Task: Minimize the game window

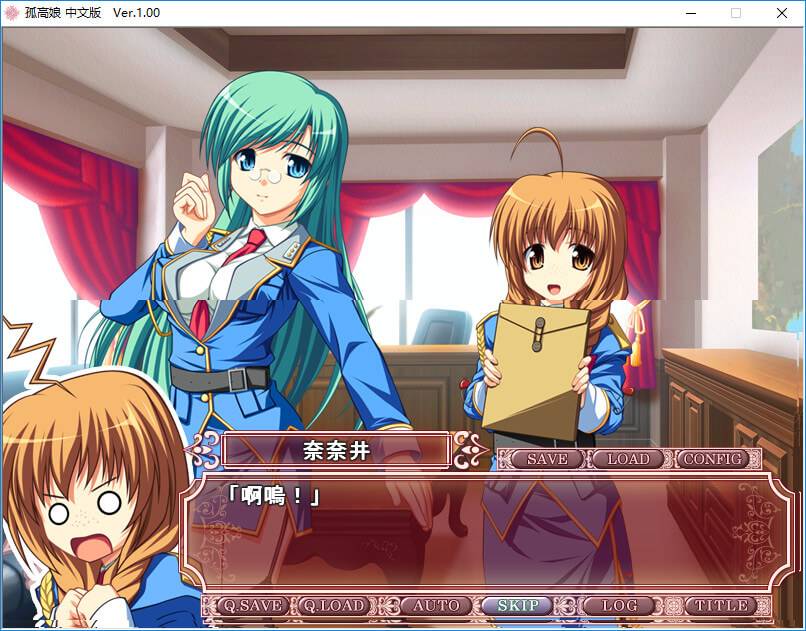Action: pyautogui.click(x=691, y=13)
